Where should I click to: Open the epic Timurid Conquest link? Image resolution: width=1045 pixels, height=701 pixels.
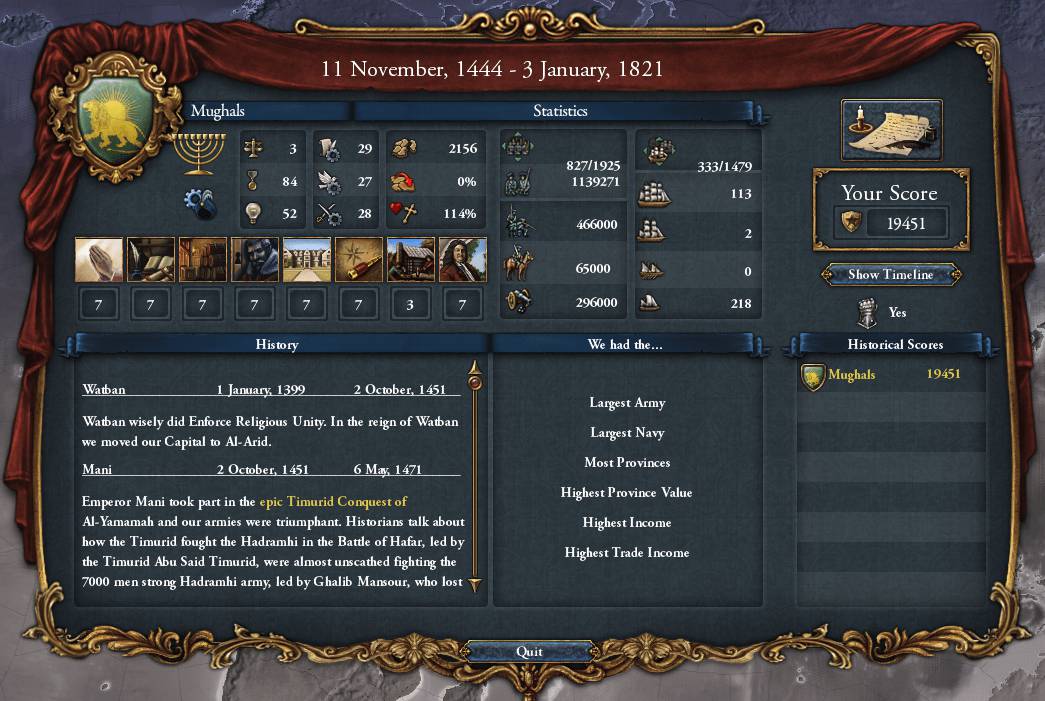pyautogui.click(x=333, y=502)
